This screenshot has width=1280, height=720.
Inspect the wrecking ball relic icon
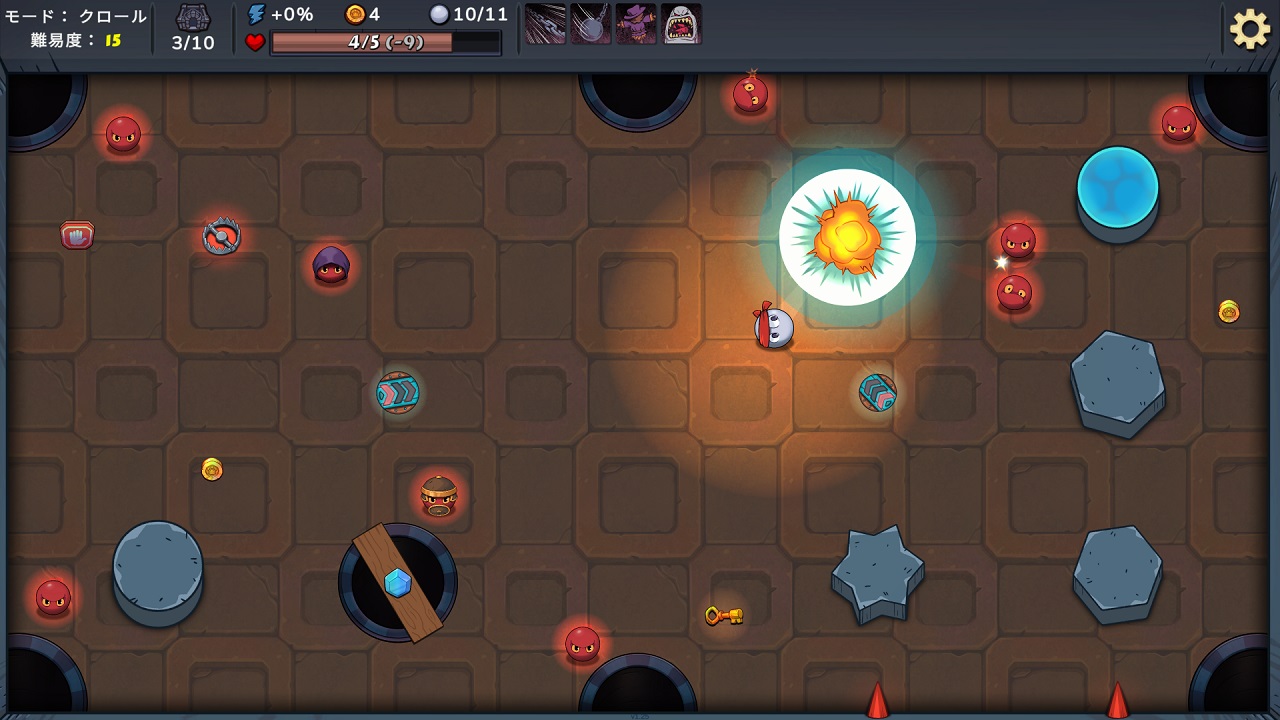tap(590, 24)
